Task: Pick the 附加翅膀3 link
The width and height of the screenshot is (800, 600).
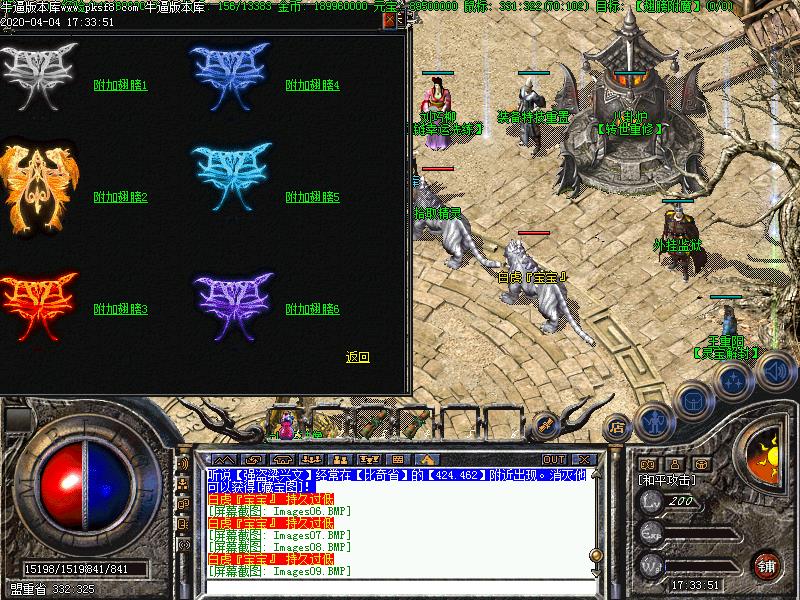Action: 120,310
